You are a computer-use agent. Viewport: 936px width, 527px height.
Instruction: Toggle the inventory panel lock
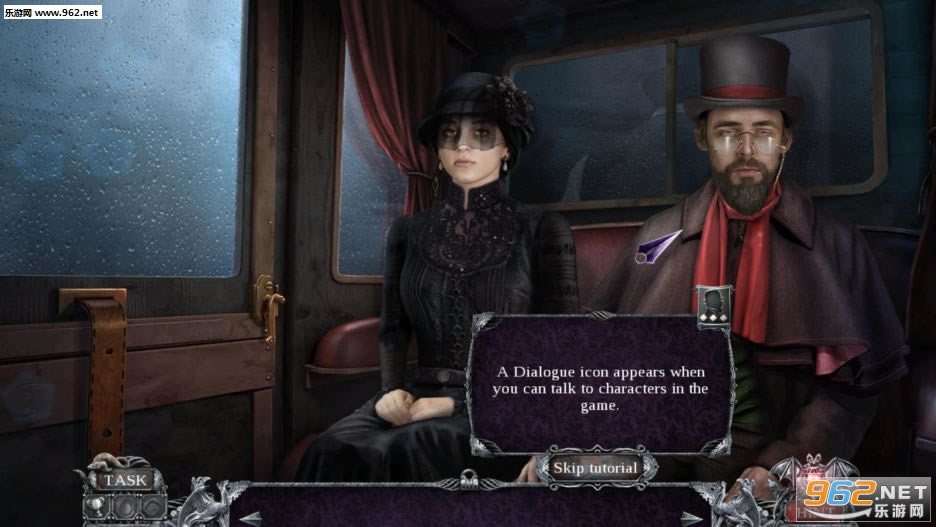click(x=467, y=478)
